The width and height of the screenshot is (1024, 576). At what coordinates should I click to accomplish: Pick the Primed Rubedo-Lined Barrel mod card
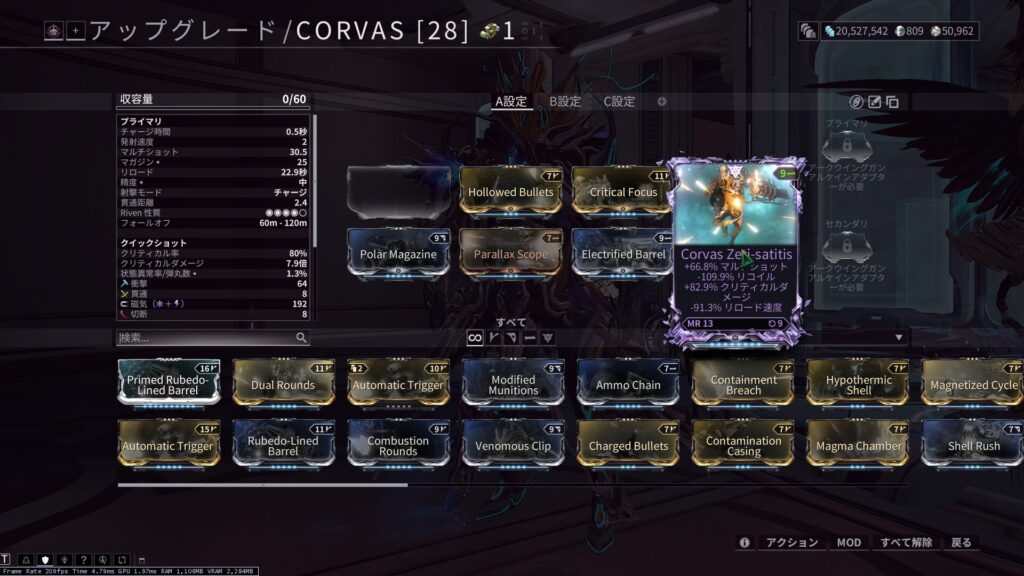(x=169, y=385)
